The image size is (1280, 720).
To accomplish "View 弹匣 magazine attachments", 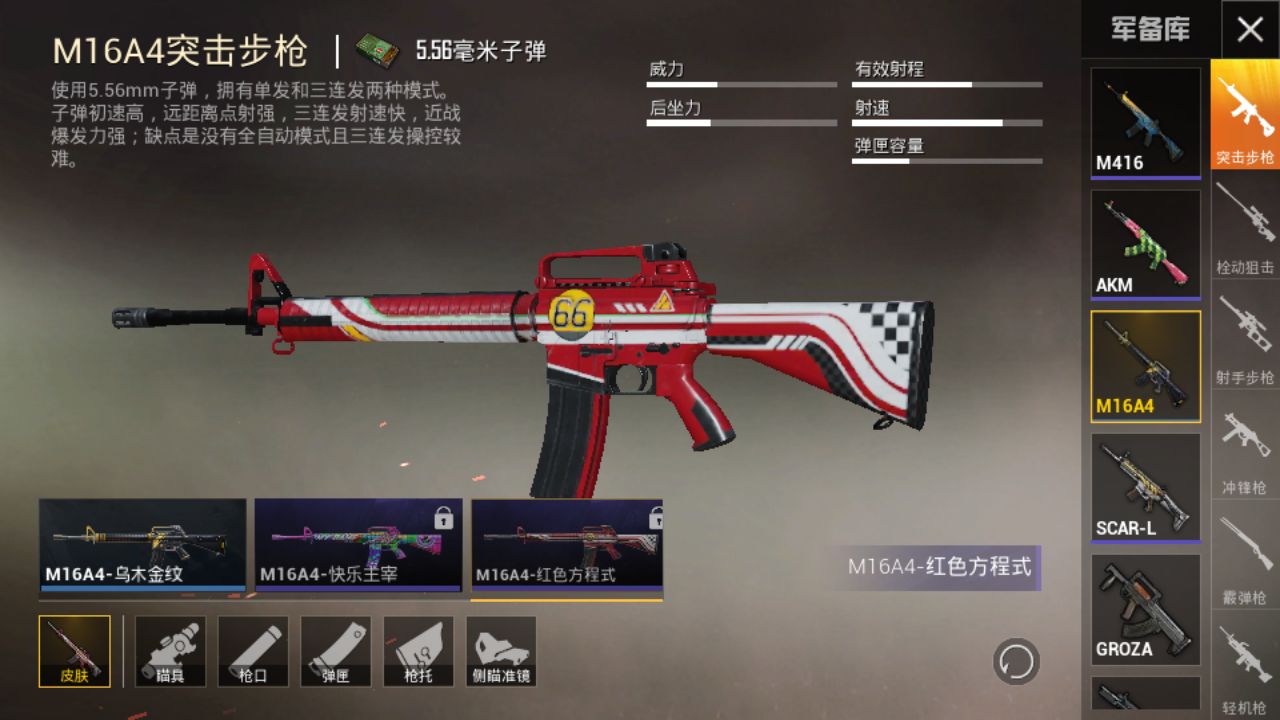I will click(335, 651).
